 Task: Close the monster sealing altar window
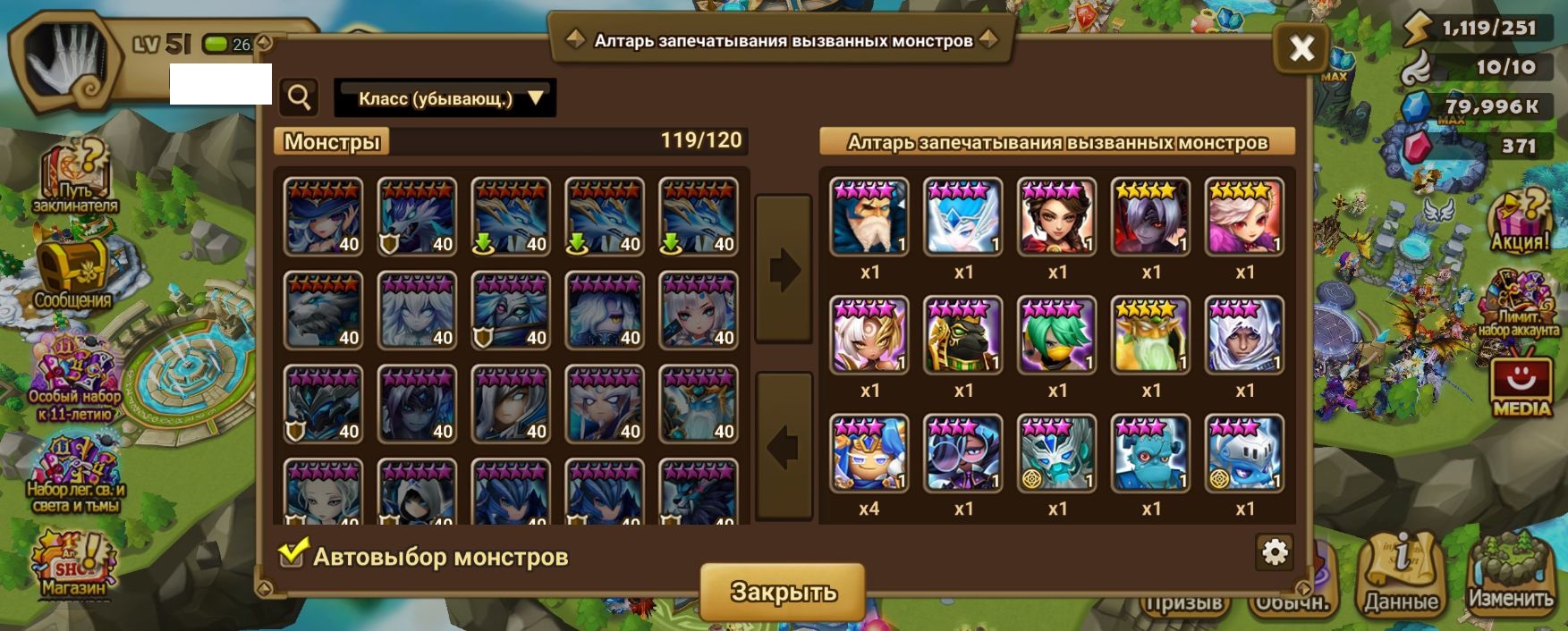pyautogui.click(x=1301, y=47)
